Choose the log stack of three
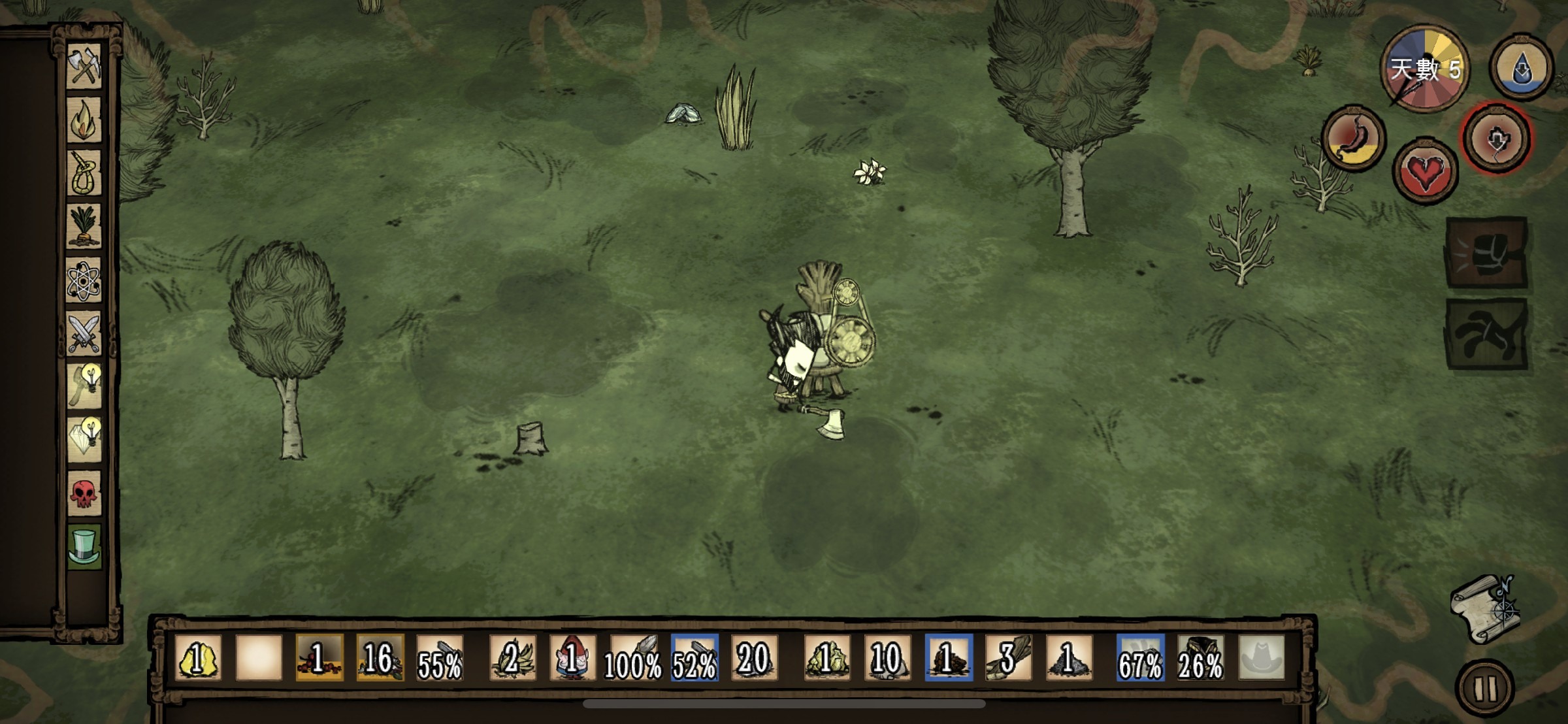The height and width of the screenshot is (724, 1568). pos(1008,657)
